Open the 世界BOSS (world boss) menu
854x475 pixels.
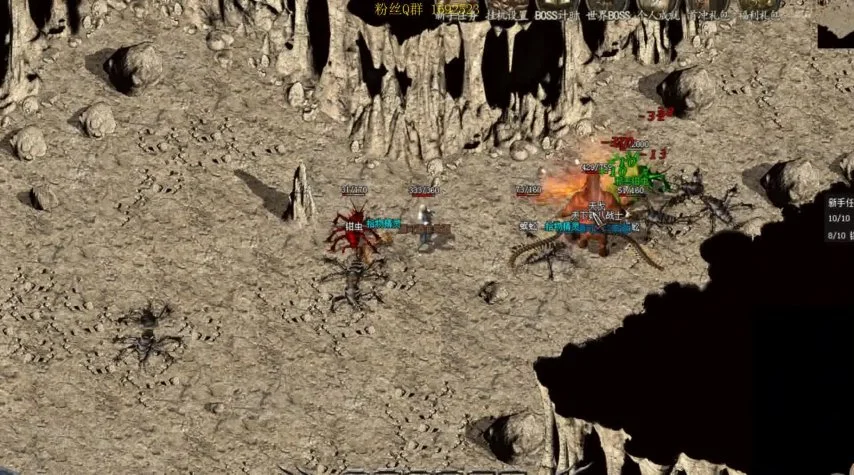[606, 16]
